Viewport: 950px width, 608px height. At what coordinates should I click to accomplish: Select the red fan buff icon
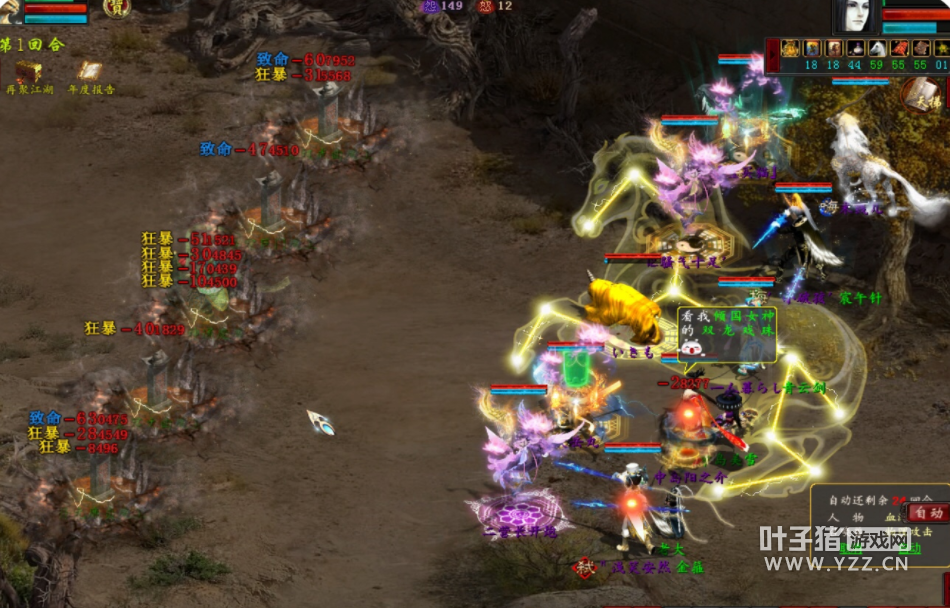point(898,48)
